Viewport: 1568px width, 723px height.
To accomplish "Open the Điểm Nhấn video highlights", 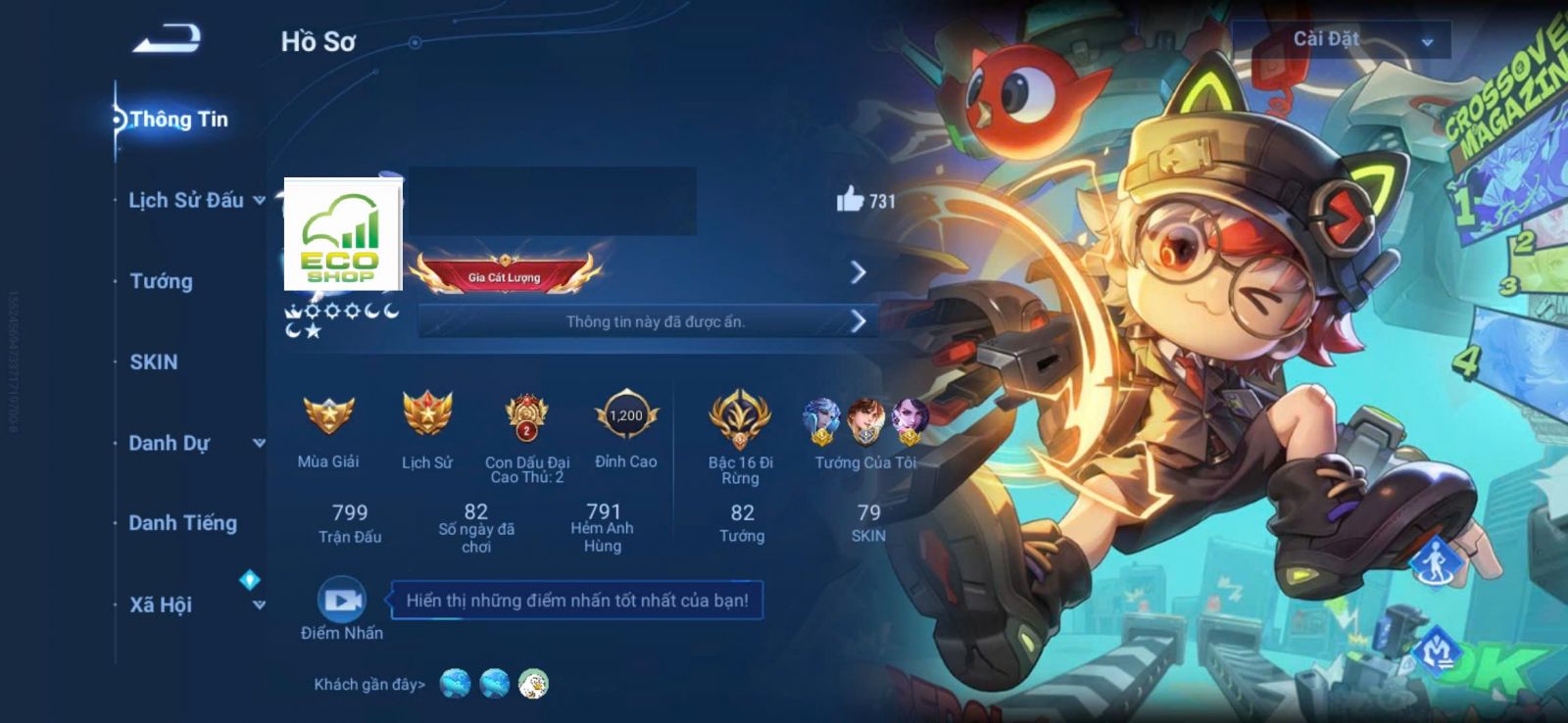I will click(x=342, y=601).
